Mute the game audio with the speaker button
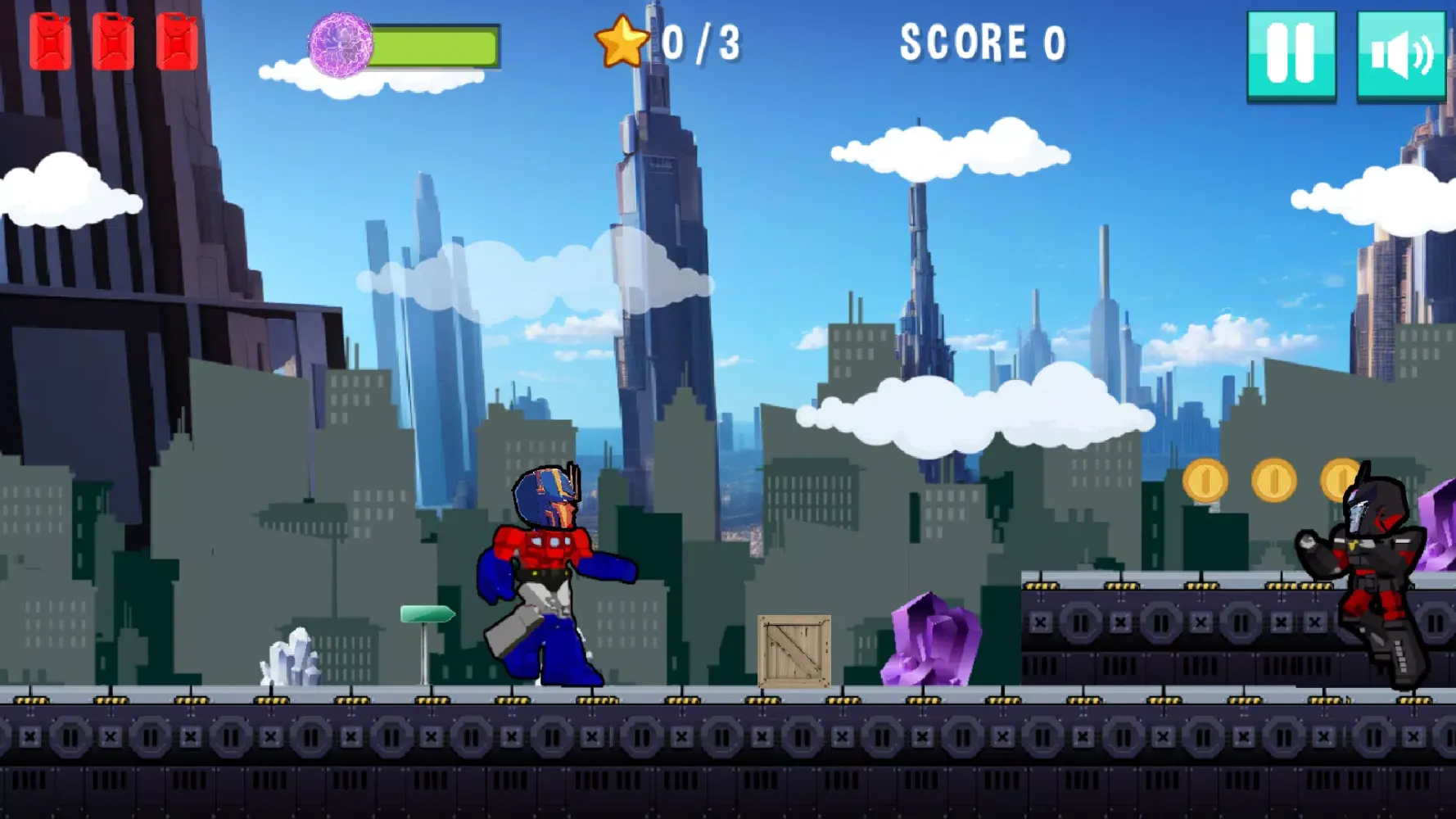The height and width of the screenshot is (819, 1456). point(1400,53)
